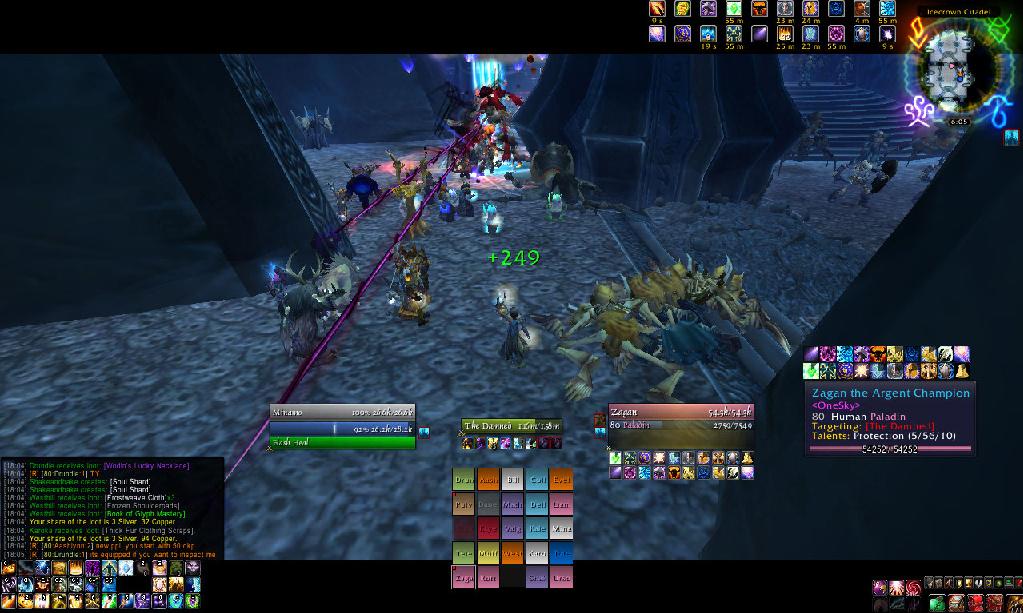The image size is (1023, 613).
Task: Select the Minano player unit frame
Action: coord(342,412)
